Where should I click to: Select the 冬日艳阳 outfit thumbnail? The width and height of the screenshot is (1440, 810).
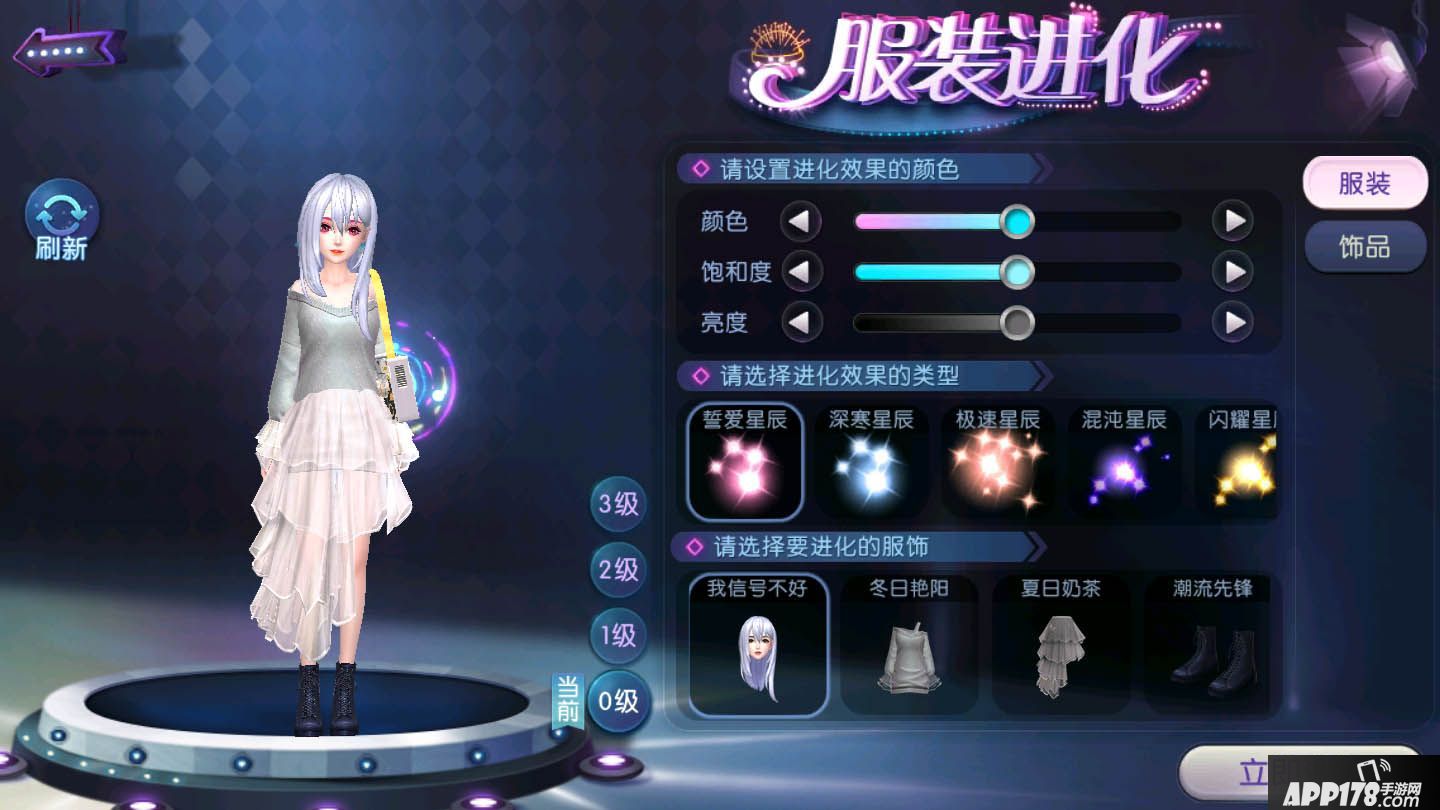(x=909, y=645)
